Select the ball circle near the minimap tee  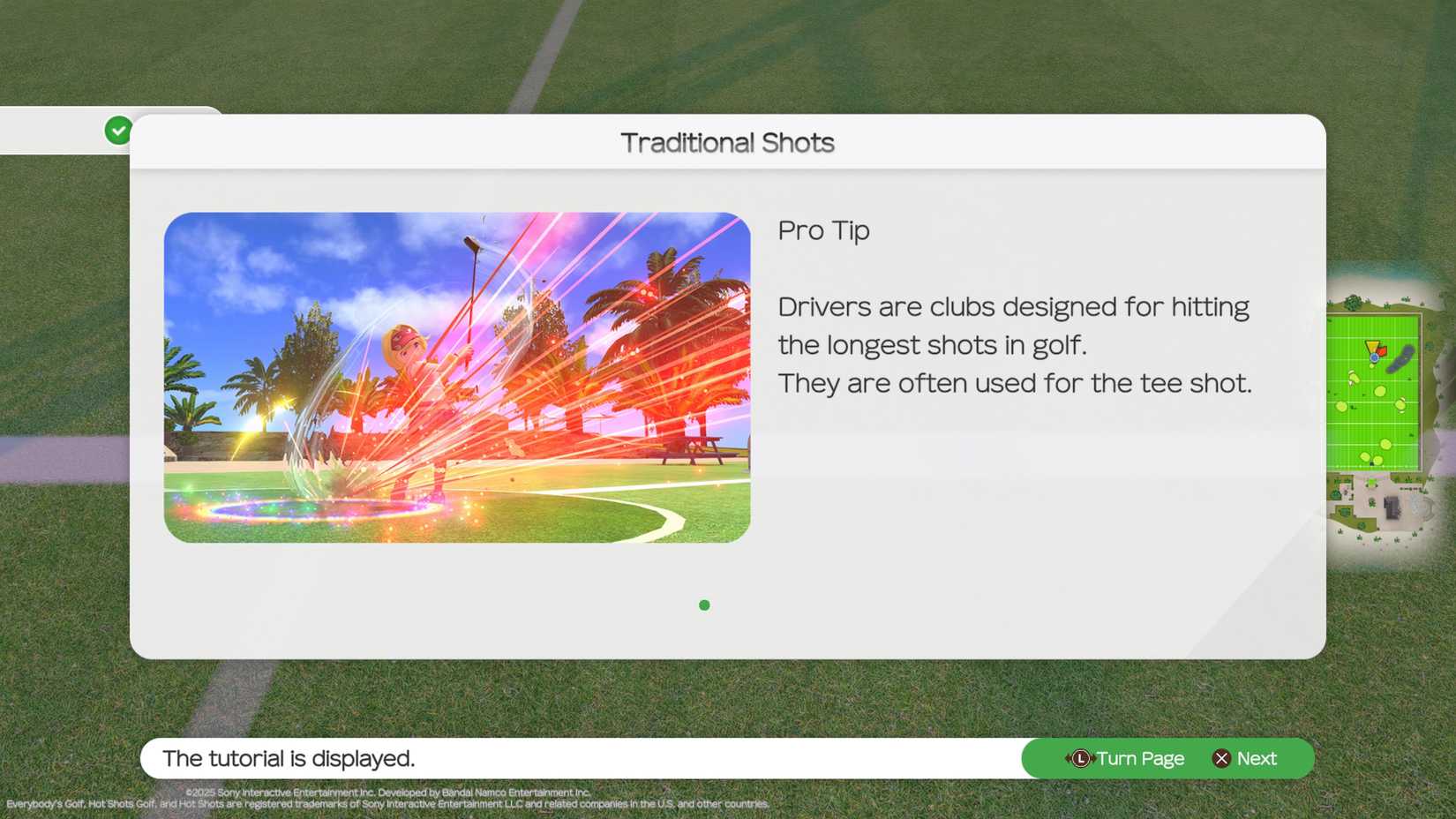tap(1372, 365)
